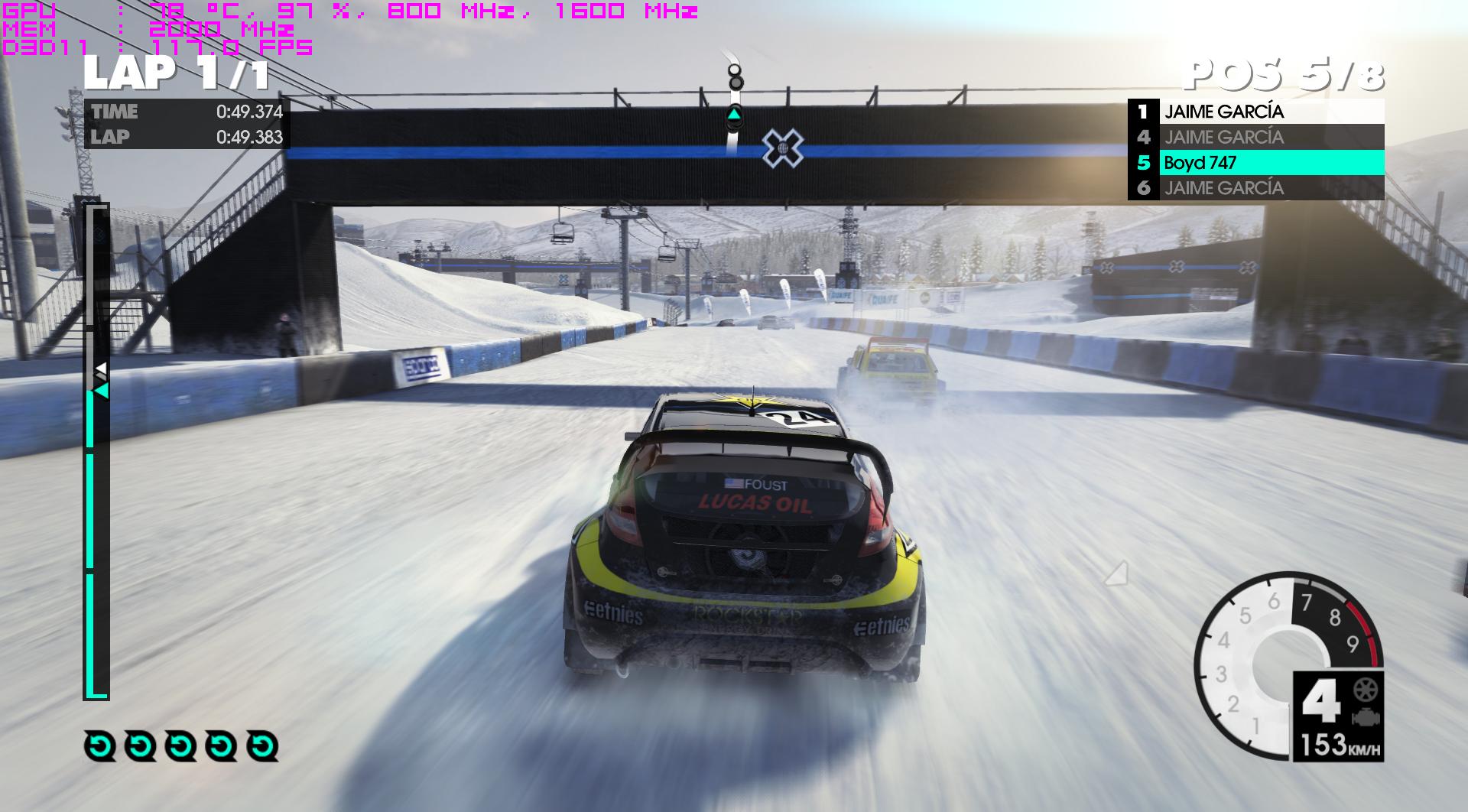This screenshot has height=812, width=1468.
Task: Click the wheel damage indicator icon
Action: 1362,690
